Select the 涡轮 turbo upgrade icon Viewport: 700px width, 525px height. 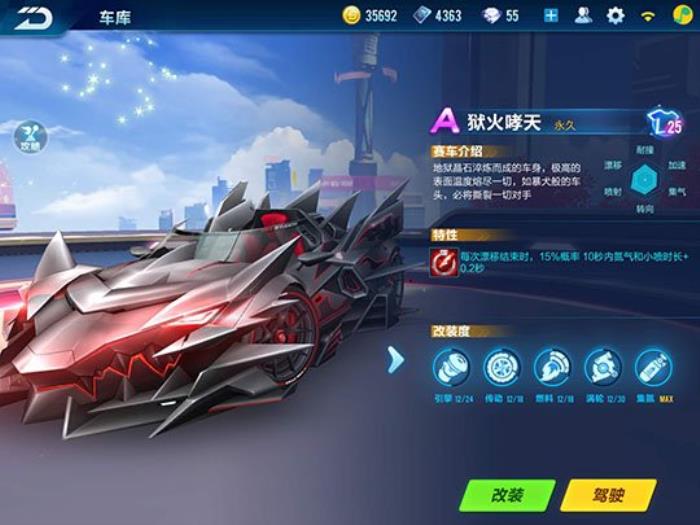(x=603, y=367)
